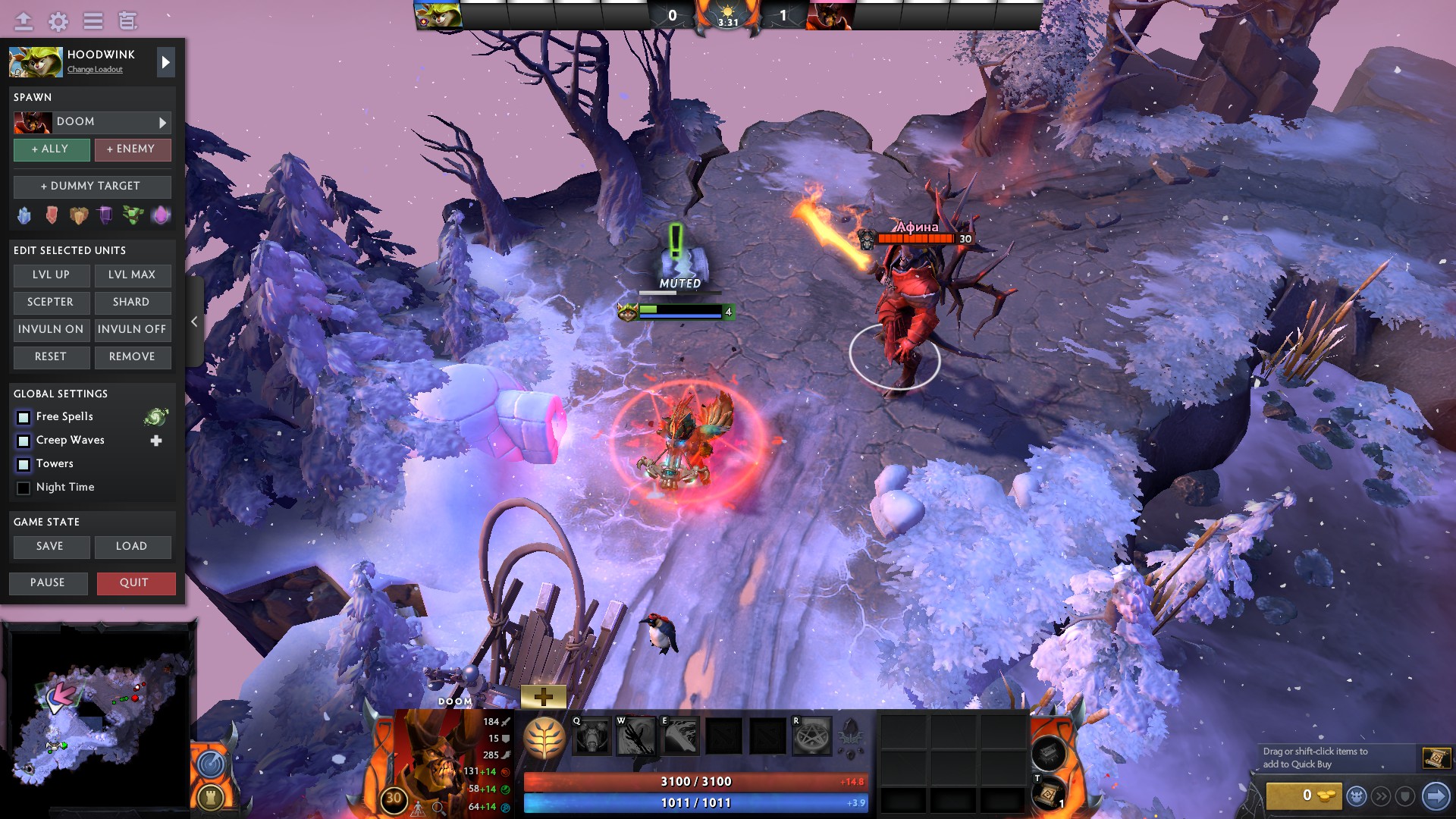The width and height of the screenshot is (1456, 819).
Task: Spawn an ally with the + ALLY button
Action: 51,149
